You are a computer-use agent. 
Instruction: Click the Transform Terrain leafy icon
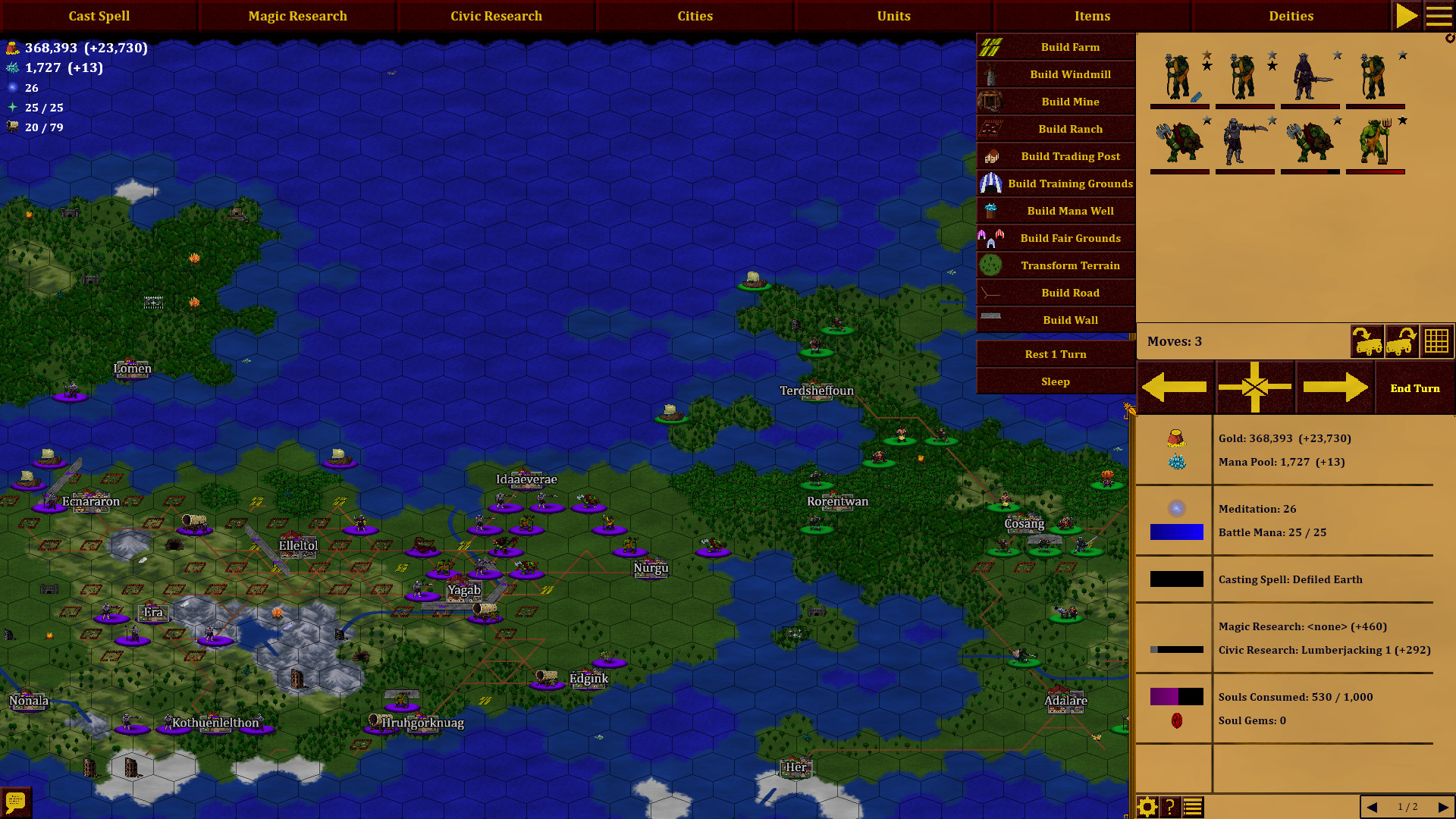point(991,265)
